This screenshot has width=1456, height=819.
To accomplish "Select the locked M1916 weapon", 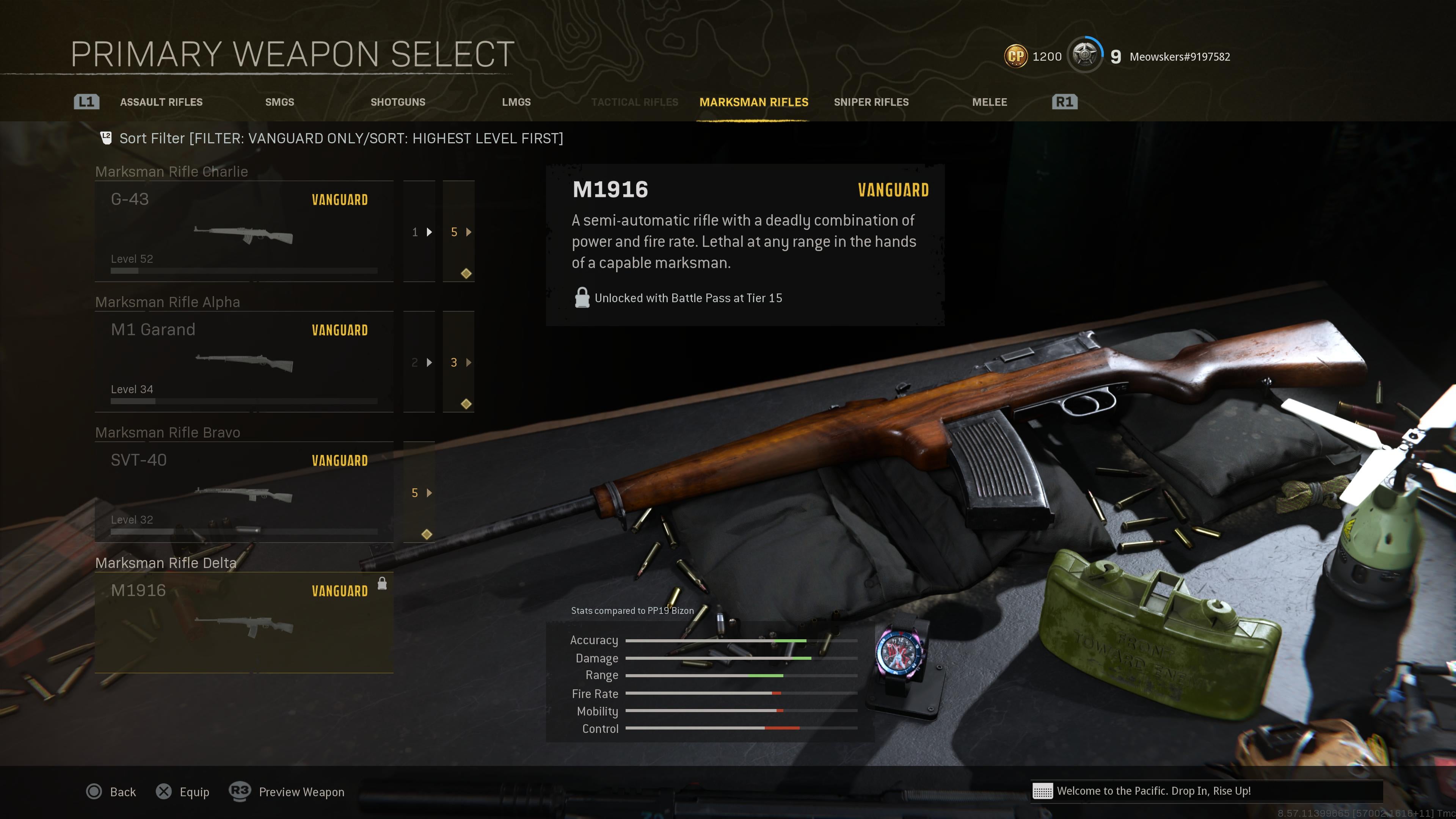I will 243,622.
